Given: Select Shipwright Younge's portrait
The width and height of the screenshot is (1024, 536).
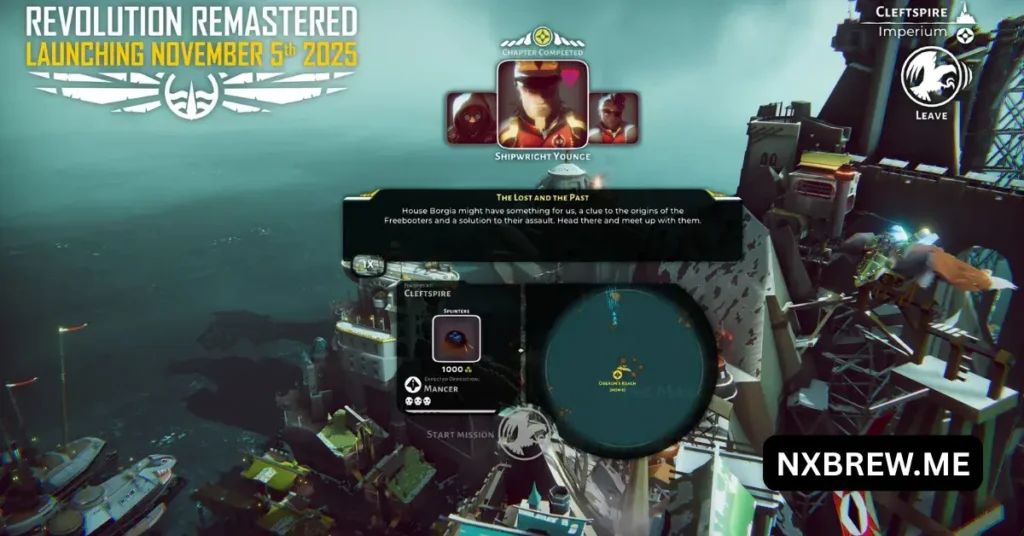Looking at the screenshot, I should (x=541, y=104).
